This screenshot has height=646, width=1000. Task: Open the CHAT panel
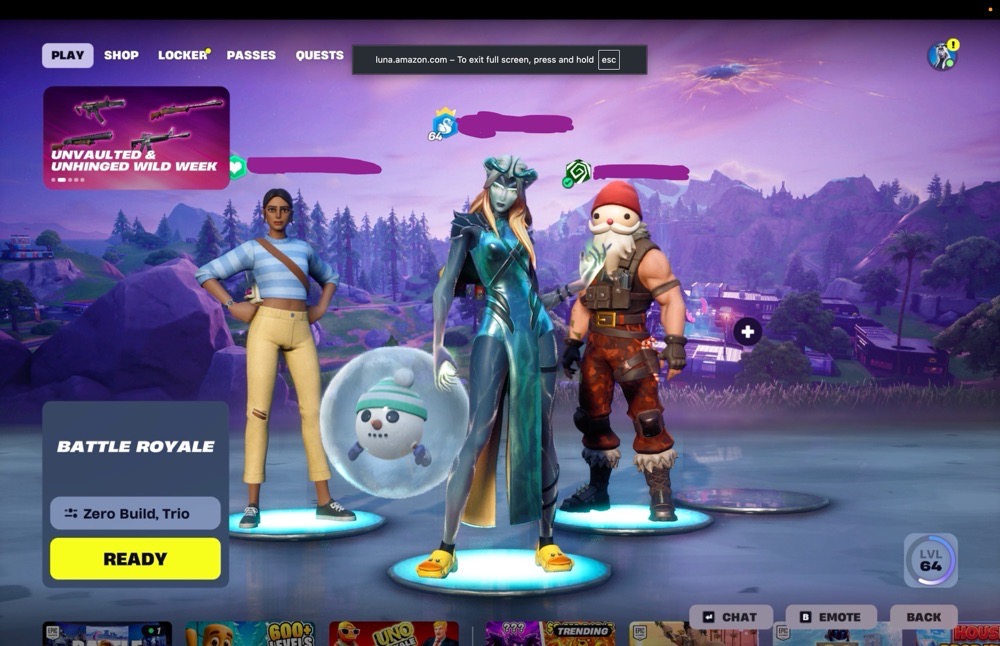coord(731,617)
